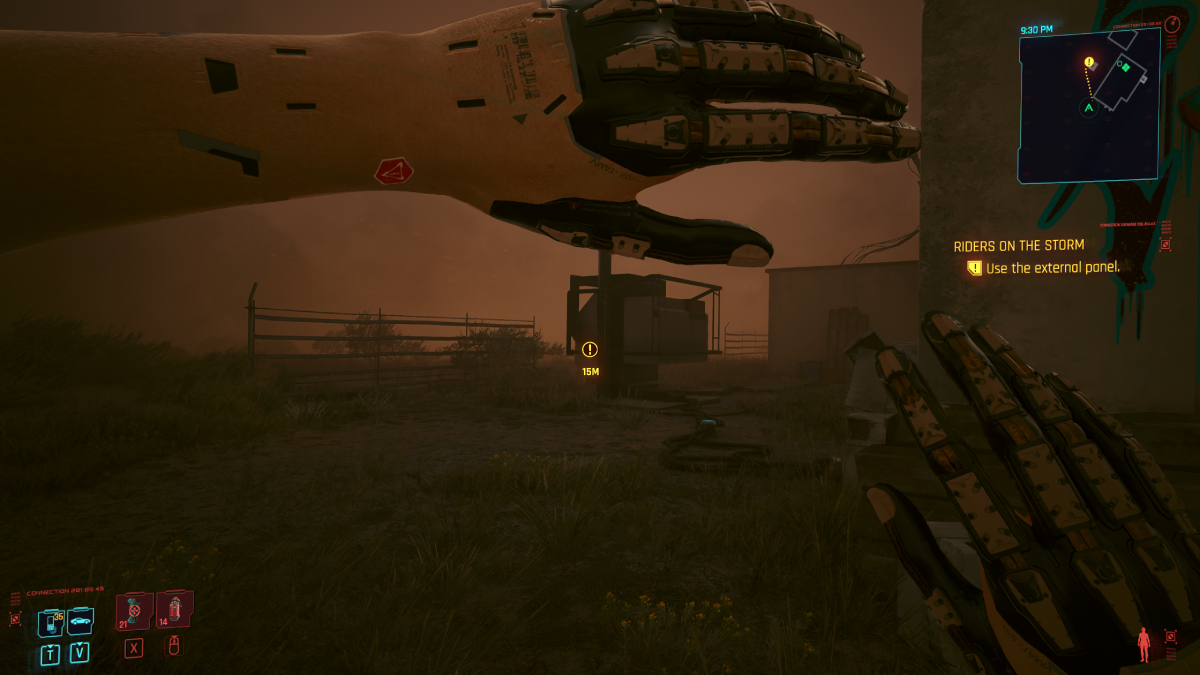The width and height of the screenshot is (1200, 675).
Task: Select the 'Use the external panel' objective
Action: (1052, 268)
